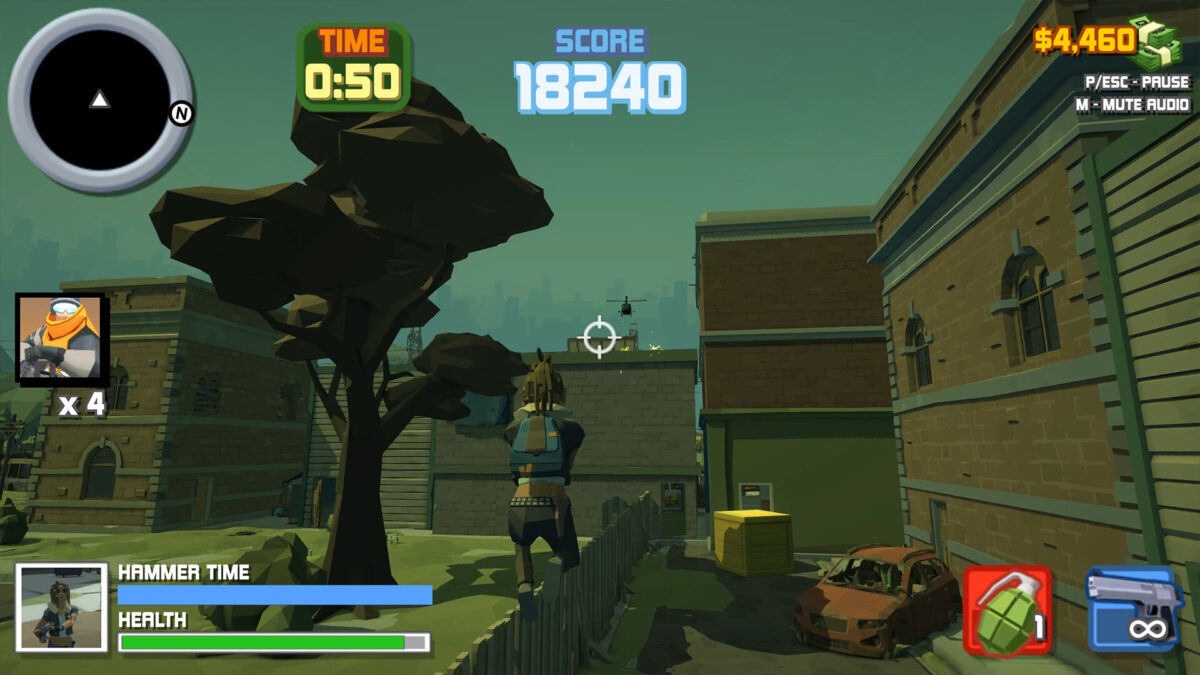Image resolution: width=1200 pixels, height=675 pixels.
Task: Select the grenade weapon slot
Action: [1007, 610]
